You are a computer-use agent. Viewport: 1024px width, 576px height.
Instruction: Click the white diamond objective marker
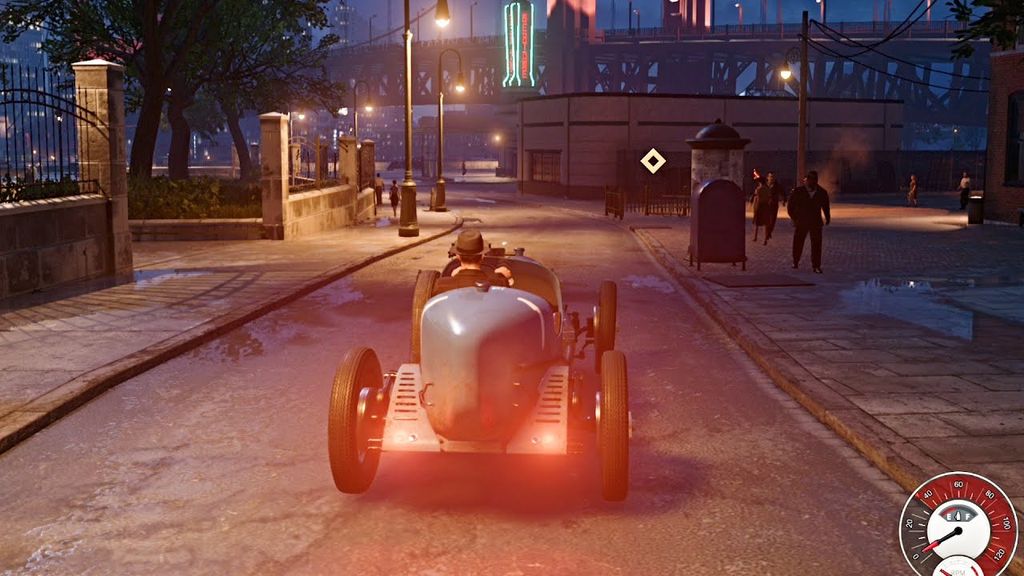pyautogui.click(x=653, y=160)
